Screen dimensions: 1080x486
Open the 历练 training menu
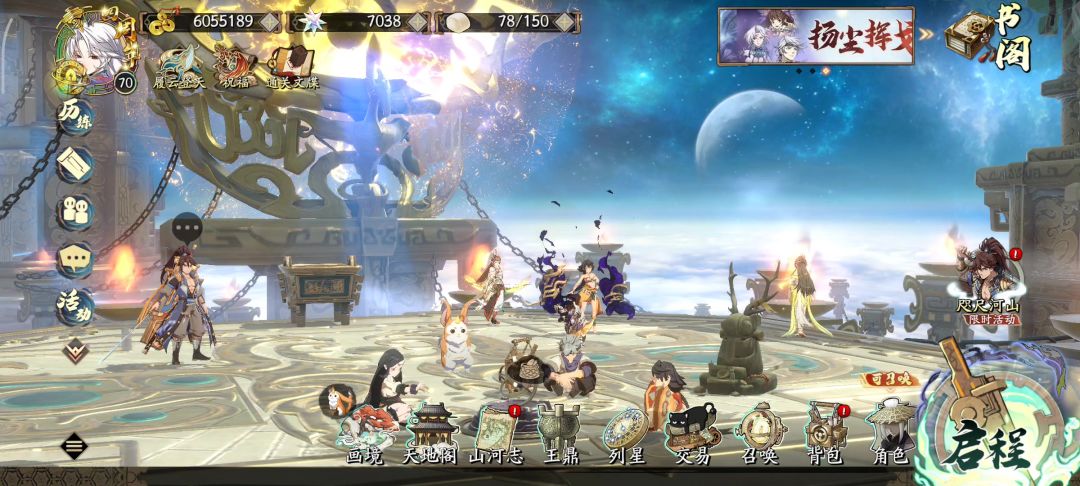(75, 114)
